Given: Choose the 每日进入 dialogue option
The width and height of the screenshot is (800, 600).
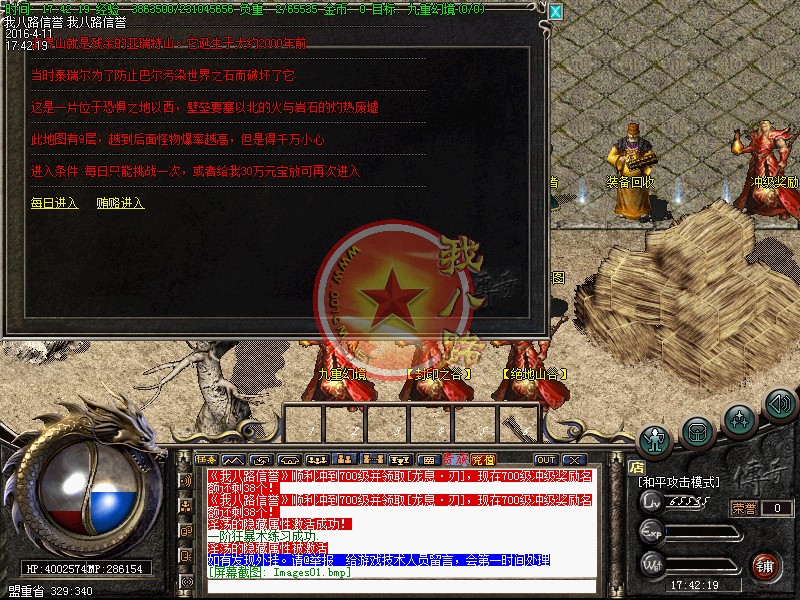Looking at the screenshot, I should pyautogui.click(x=54, y=203).
